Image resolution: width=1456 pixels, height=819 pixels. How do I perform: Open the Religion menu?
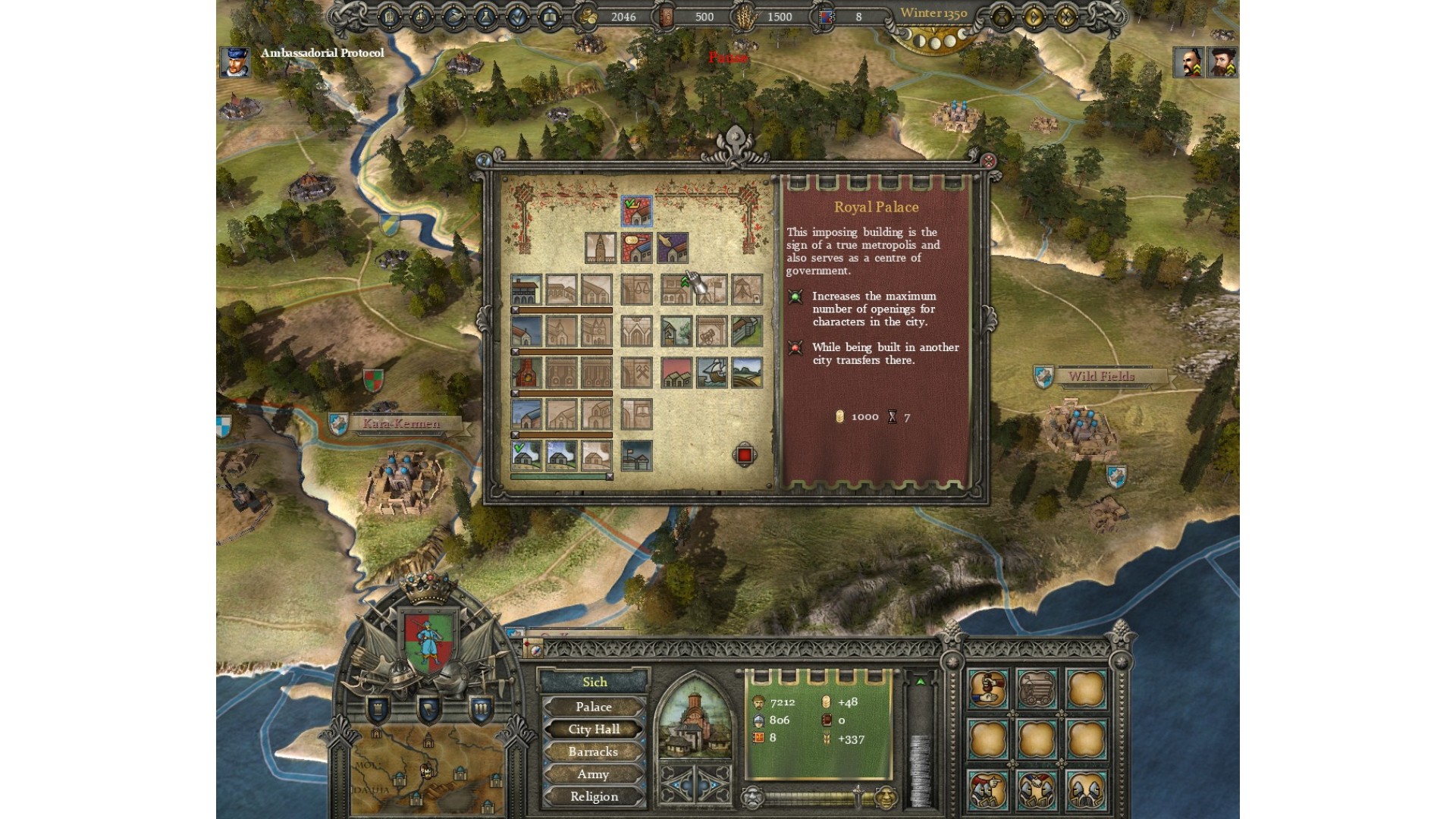[x=594, y=796]
